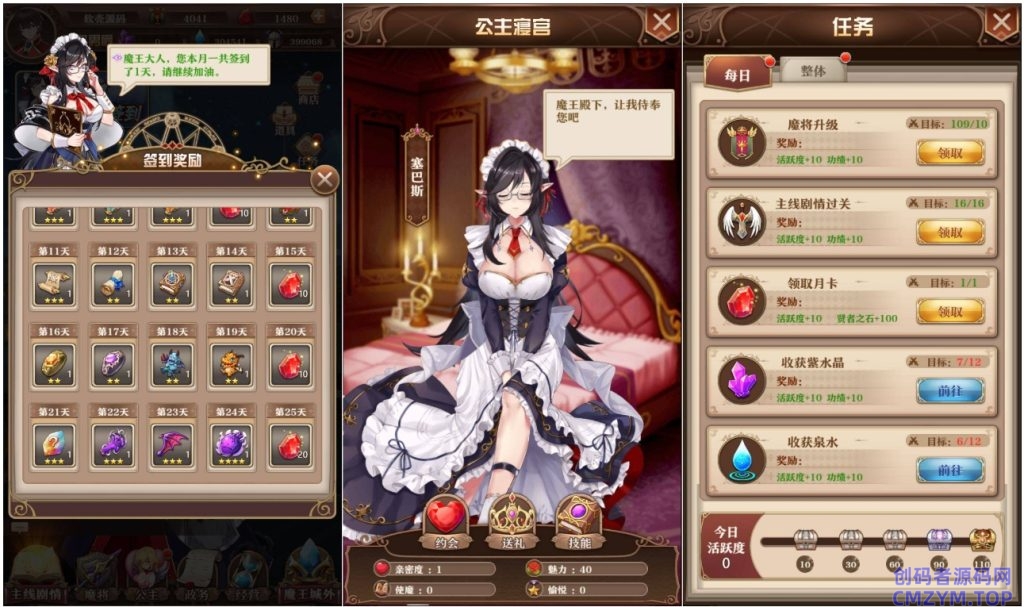Claim the 领取月卡 quest reward
The image size is (1024, 607).
949,311
